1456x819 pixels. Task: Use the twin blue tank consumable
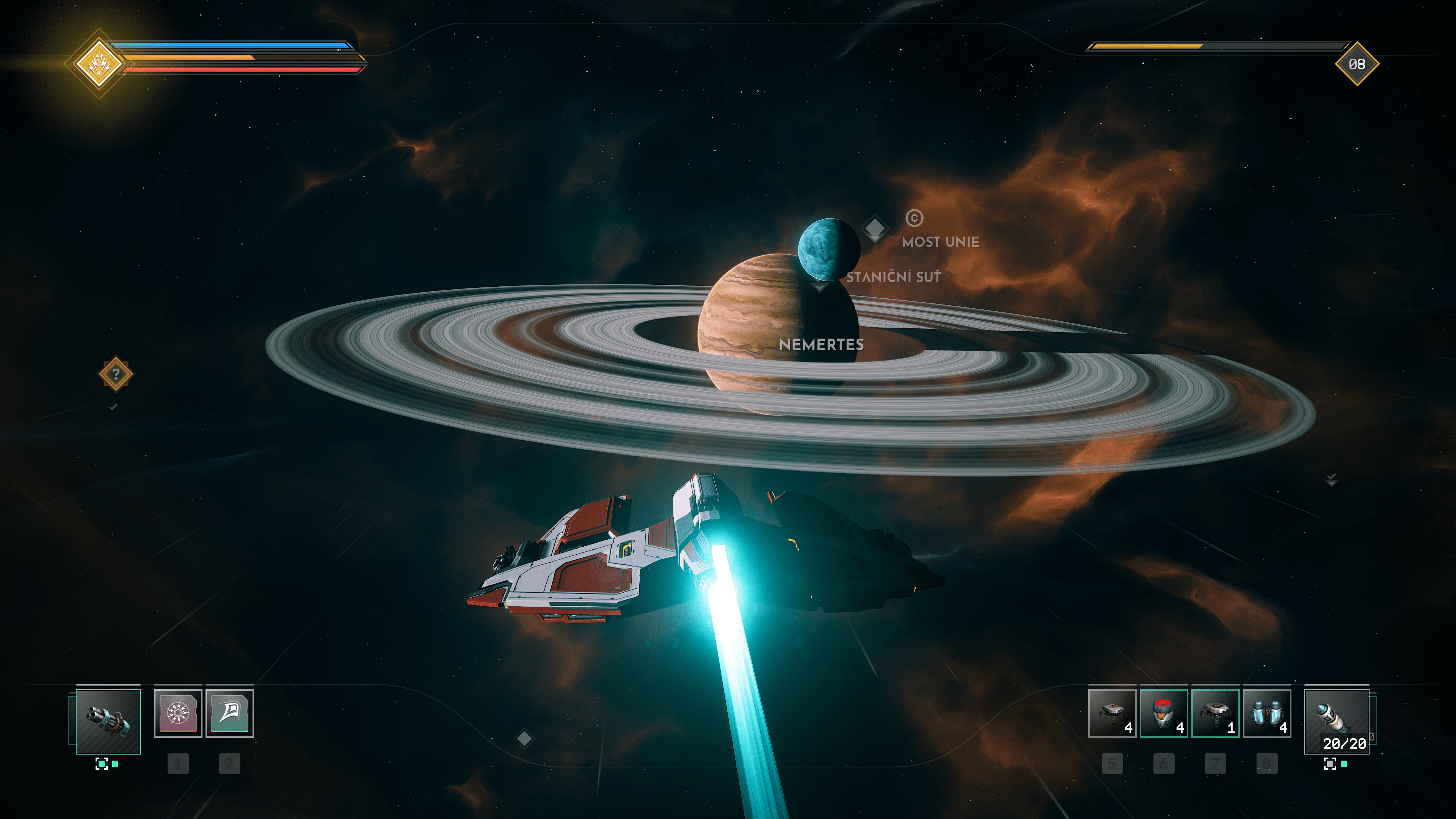point(1266,713)
